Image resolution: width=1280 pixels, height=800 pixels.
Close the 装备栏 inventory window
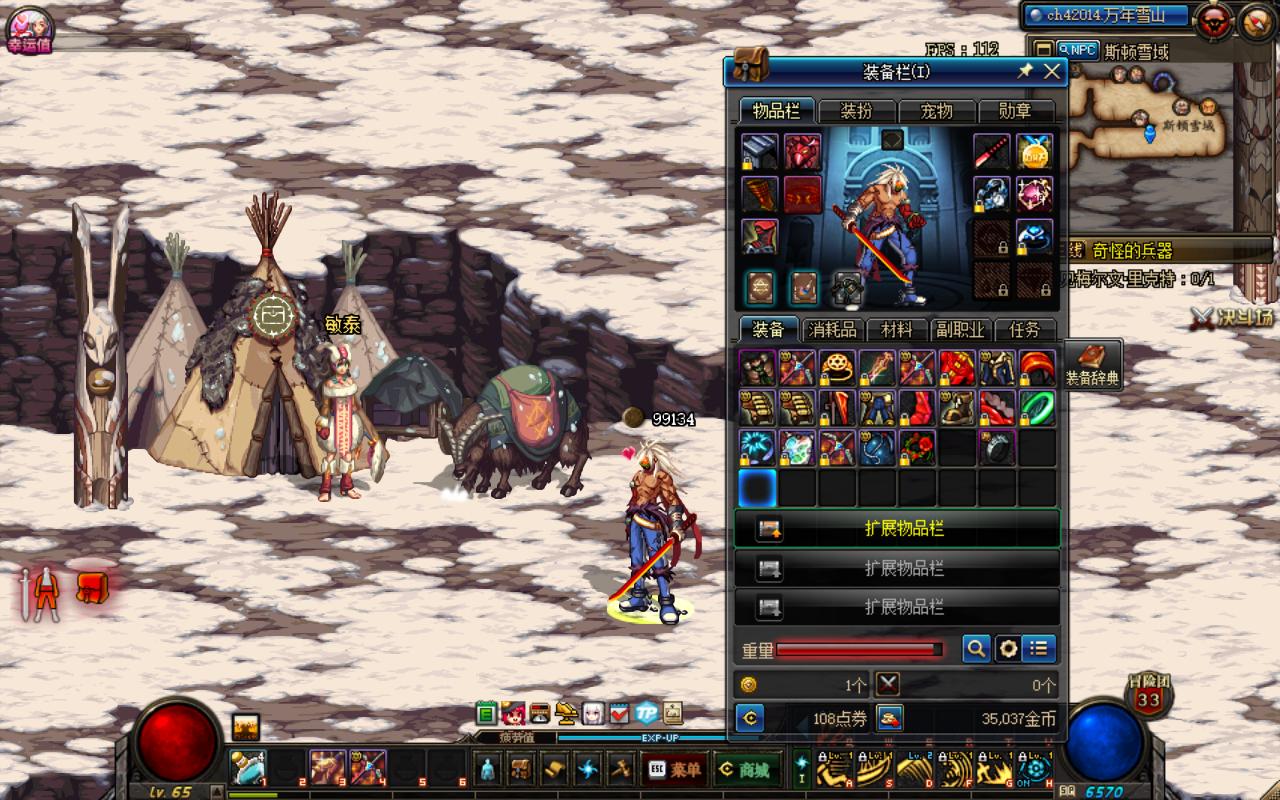[1052, 72]
